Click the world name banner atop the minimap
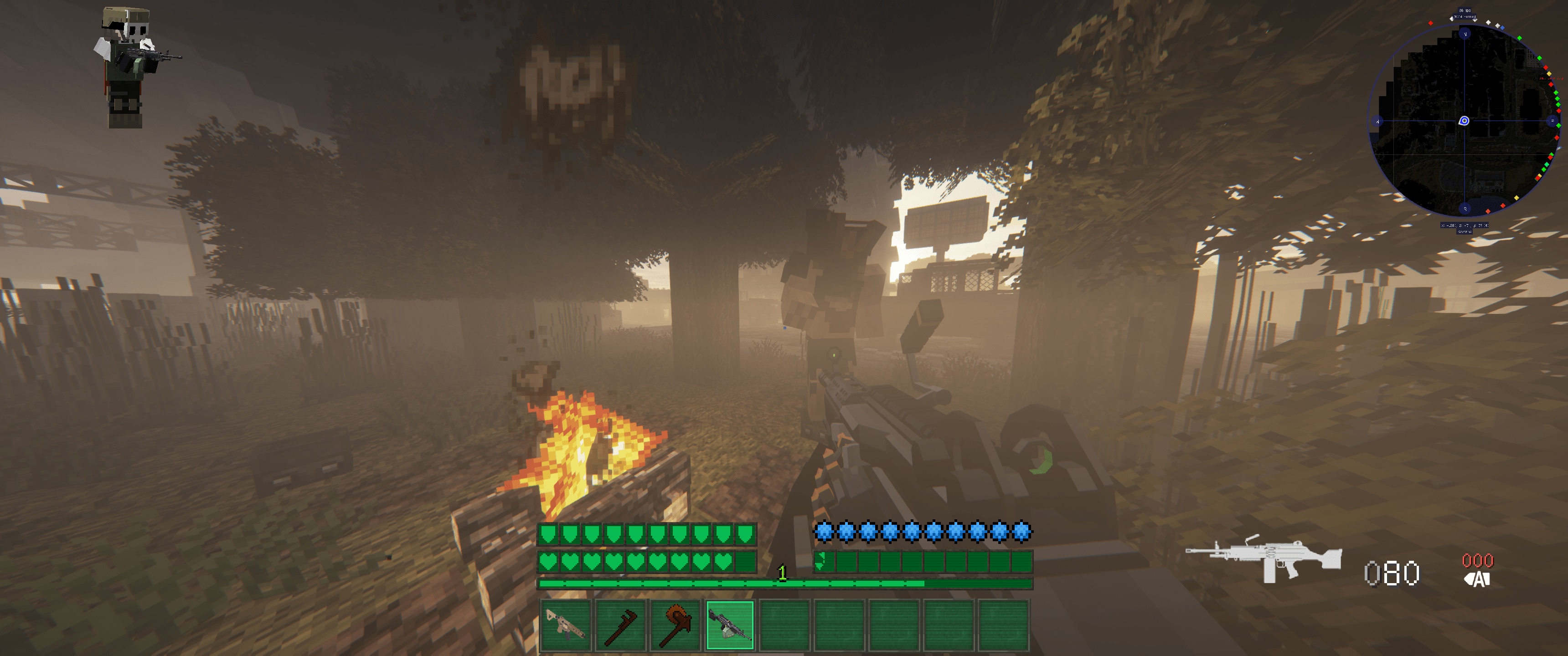Viewport: 1568px width, 656px height. point(1465,16)
